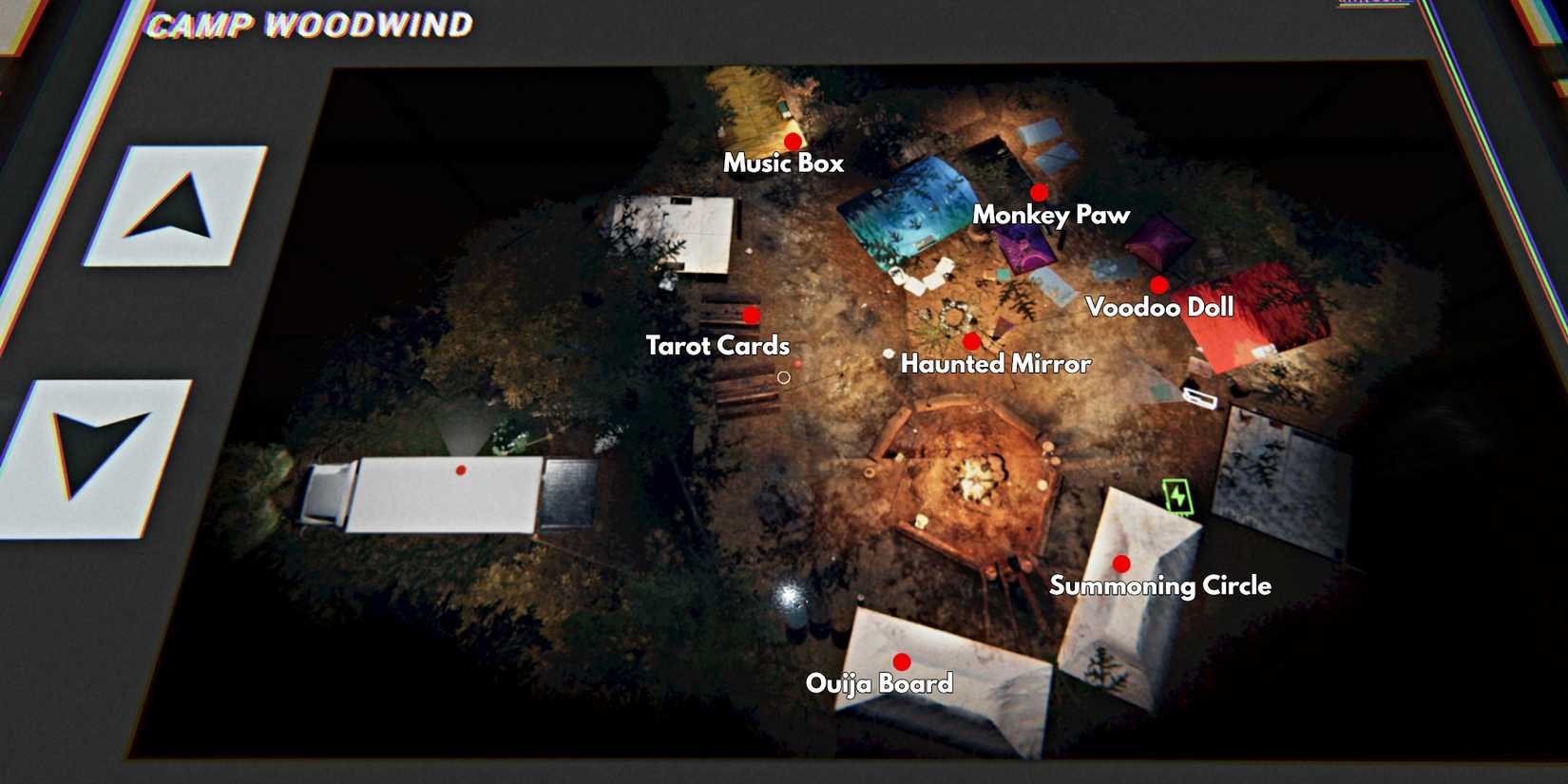
Task: Select the Voodoo Doll marker
Action: pyautogui.click(x=1159, y=283)
